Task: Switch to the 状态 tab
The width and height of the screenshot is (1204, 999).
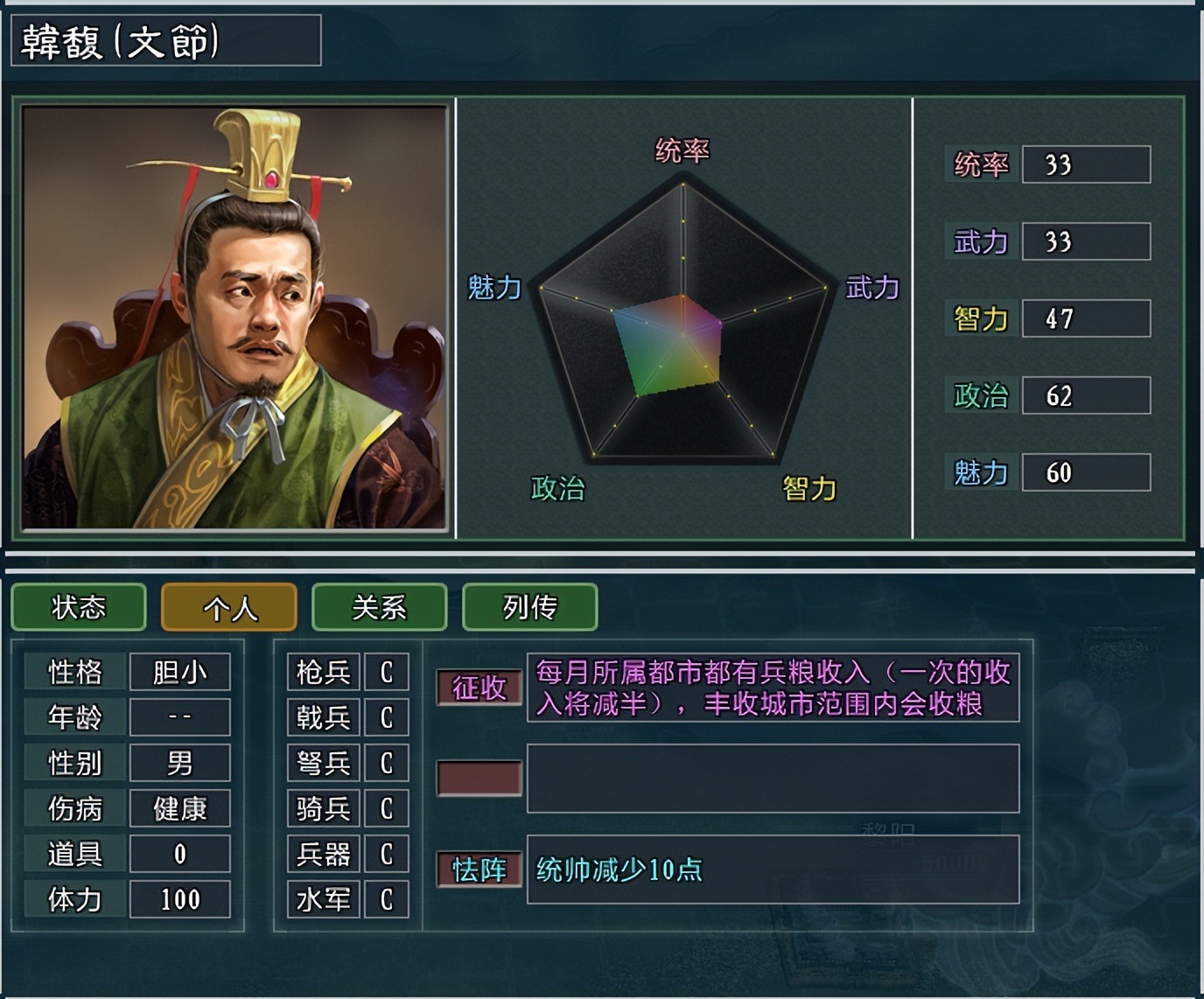Action: click(x=78, y=606)
